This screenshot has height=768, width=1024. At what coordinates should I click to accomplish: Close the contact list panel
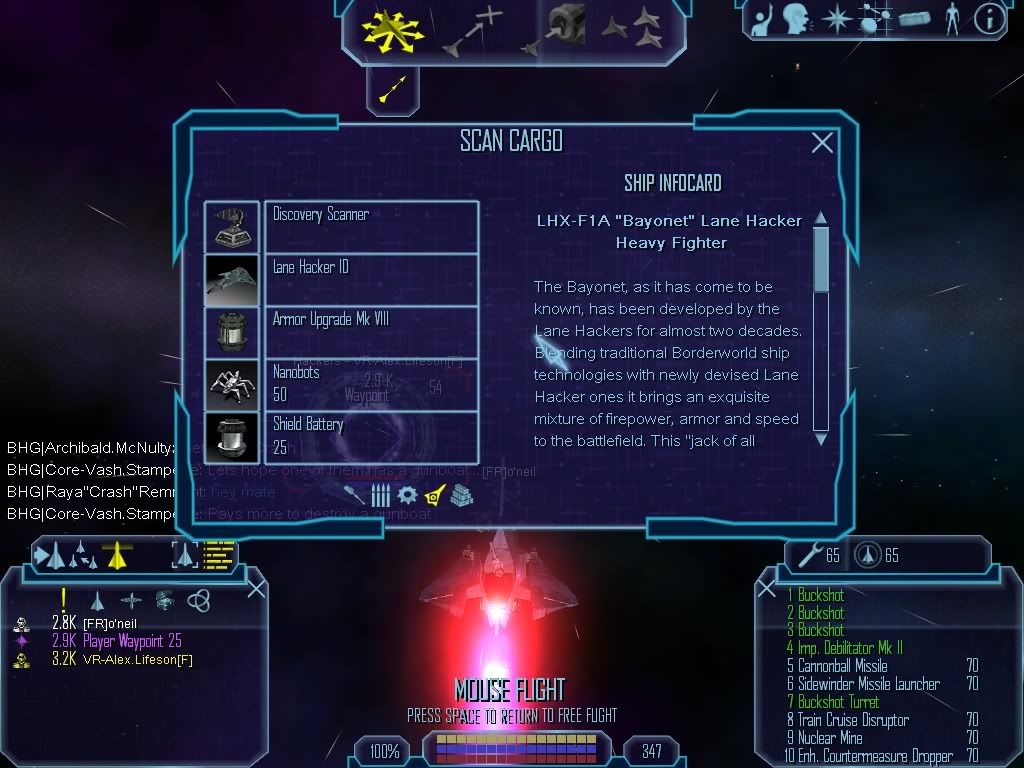pos(256,588)
